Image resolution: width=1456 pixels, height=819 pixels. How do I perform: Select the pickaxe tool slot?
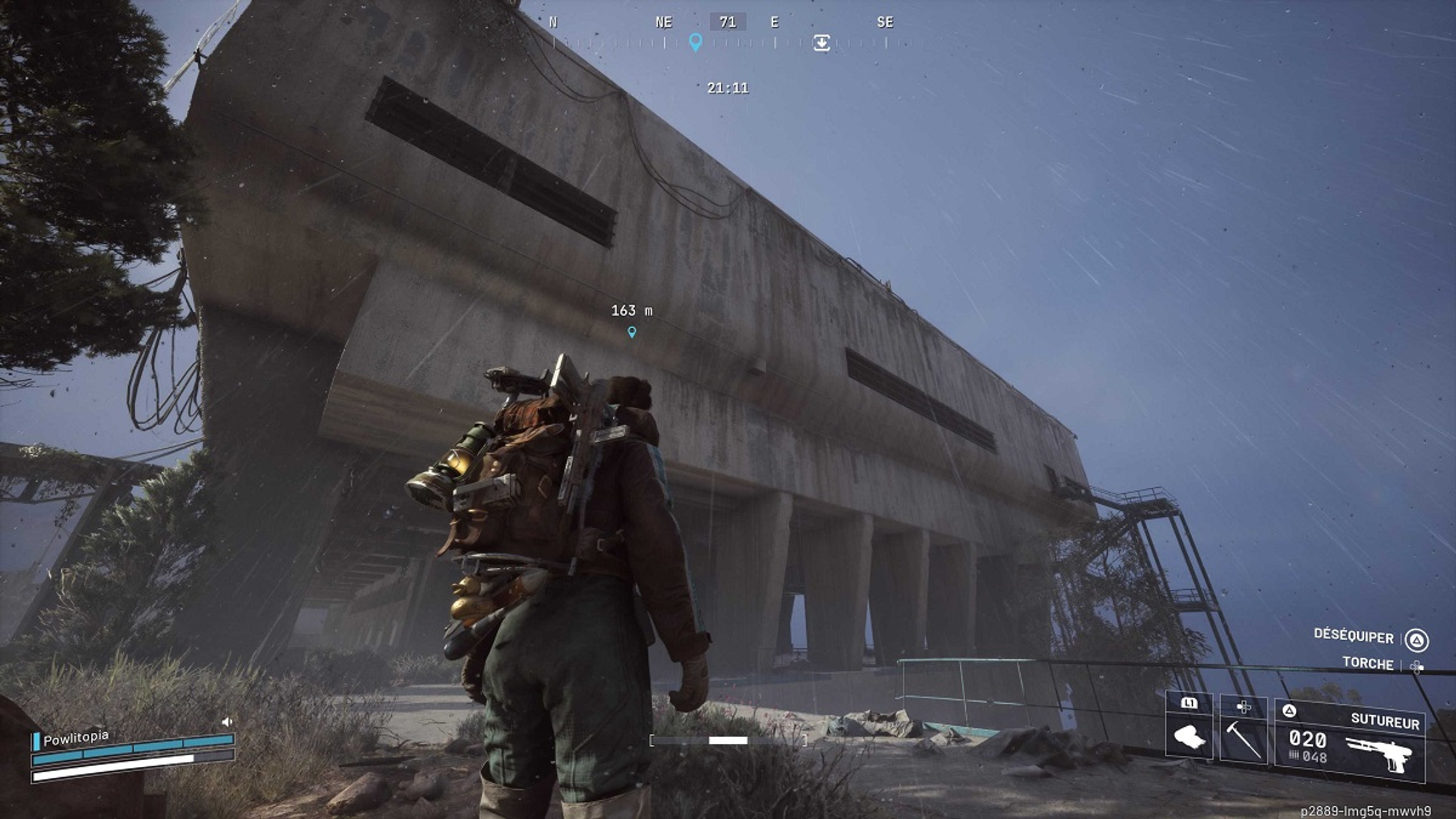(x=1244, y=740)
